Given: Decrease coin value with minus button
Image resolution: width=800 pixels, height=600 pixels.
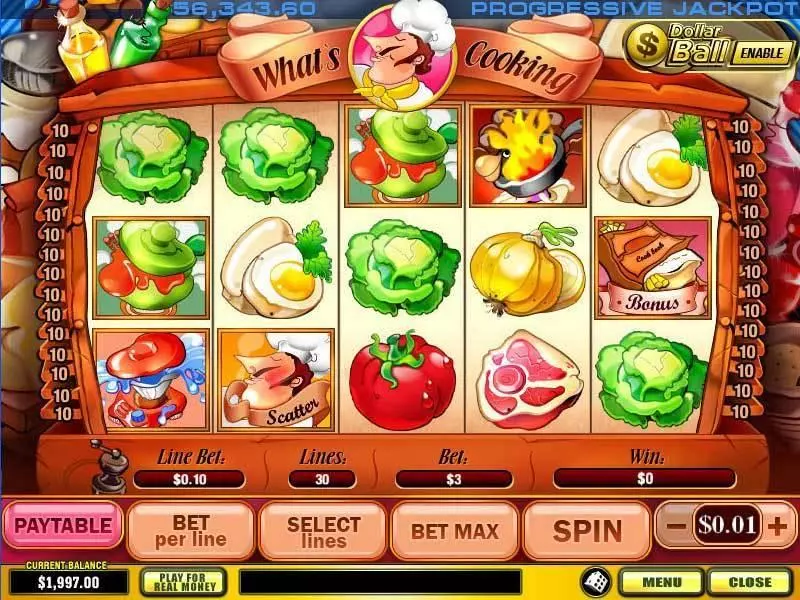Looking at the screenshot, I should pyautogui.click(x=677, y=525).
